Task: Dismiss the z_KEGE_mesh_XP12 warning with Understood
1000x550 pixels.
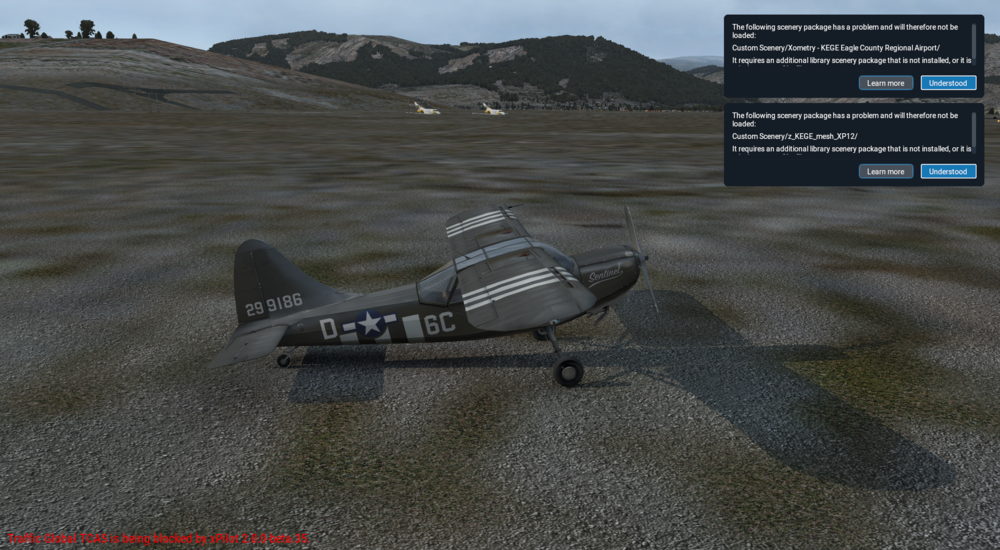Action: [x=948, y=171]
